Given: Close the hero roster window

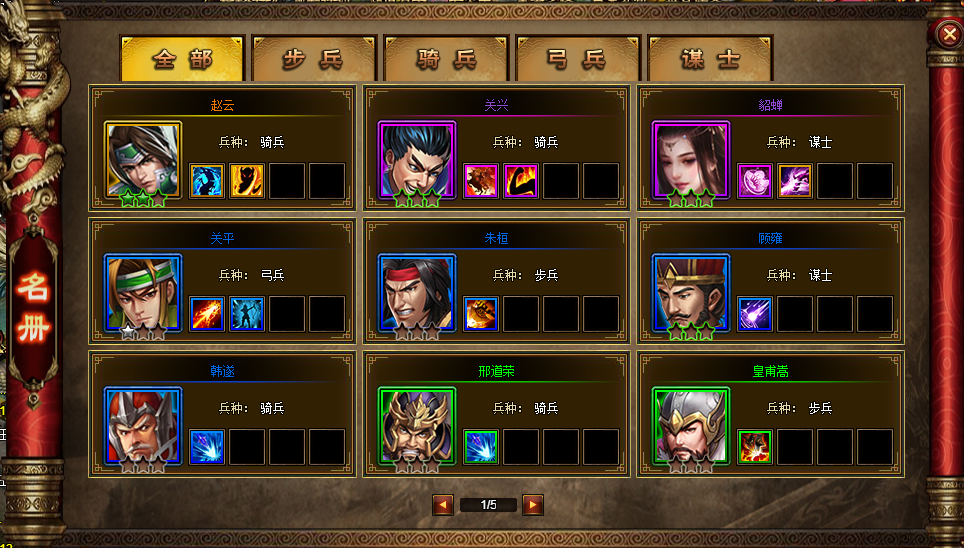Looking at the screenshot, I should [948, 35].
